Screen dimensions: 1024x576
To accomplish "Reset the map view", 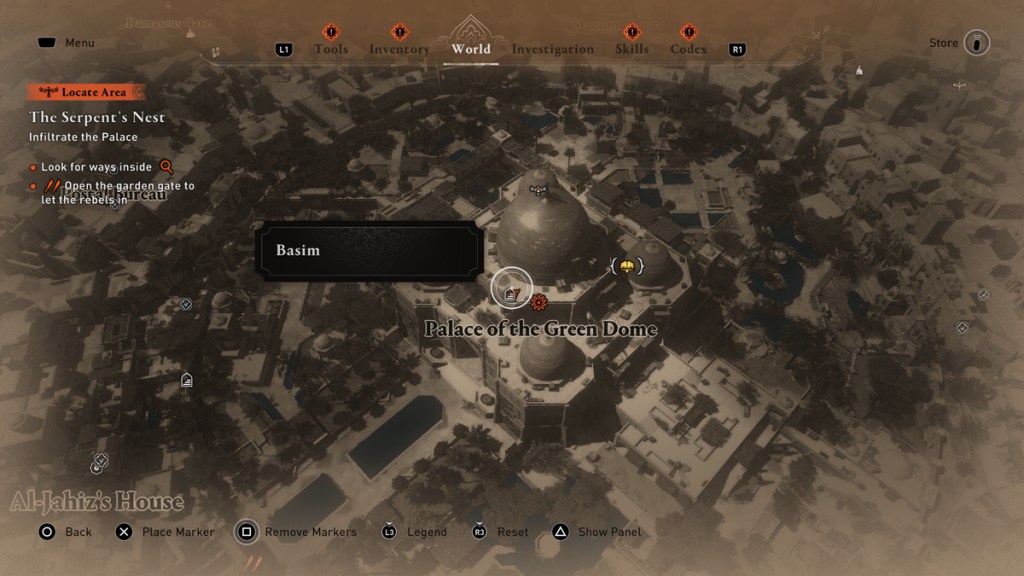I will [x=500, y=532].
